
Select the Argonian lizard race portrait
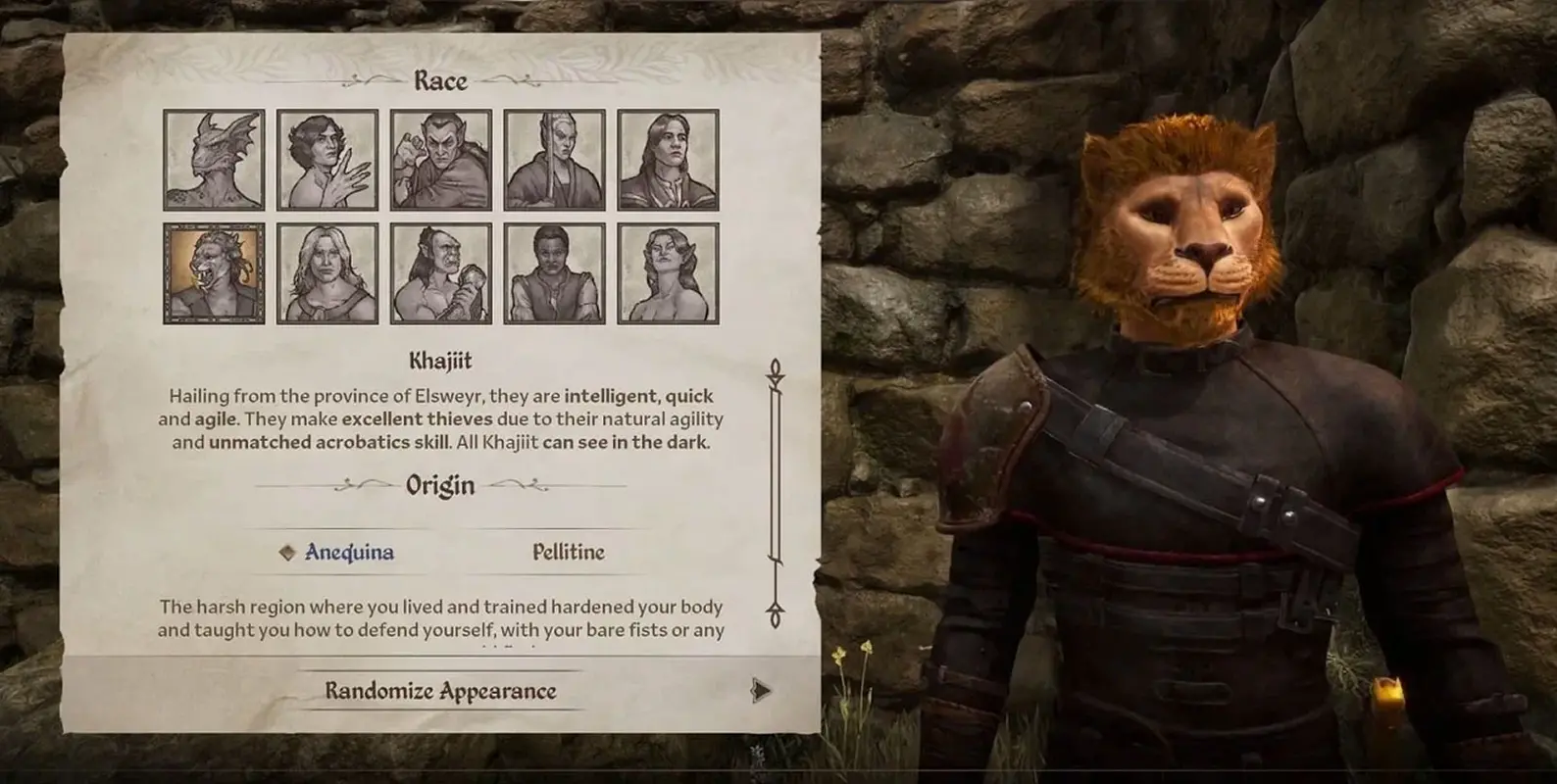[x=214, y=160]
